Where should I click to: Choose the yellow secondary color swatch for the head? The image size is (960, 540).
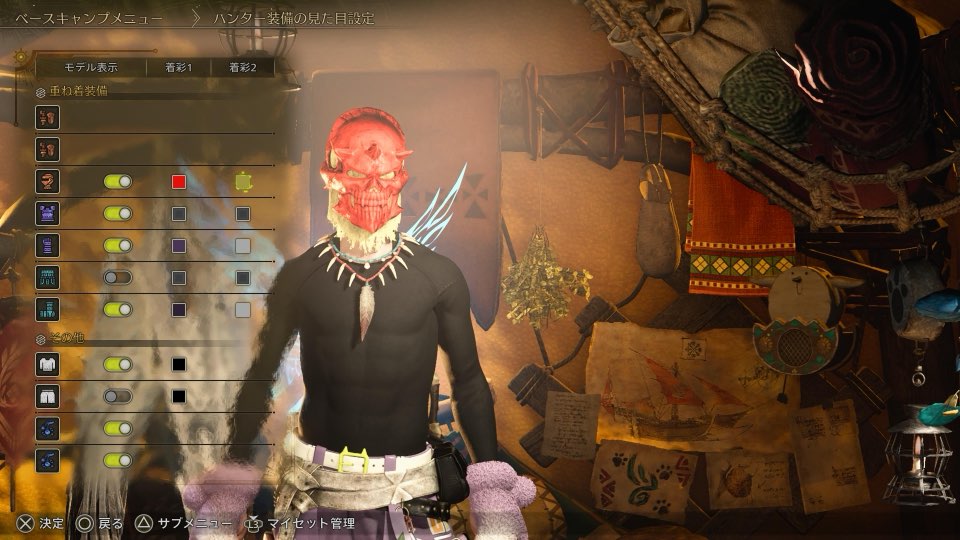[x=242, y=182]
